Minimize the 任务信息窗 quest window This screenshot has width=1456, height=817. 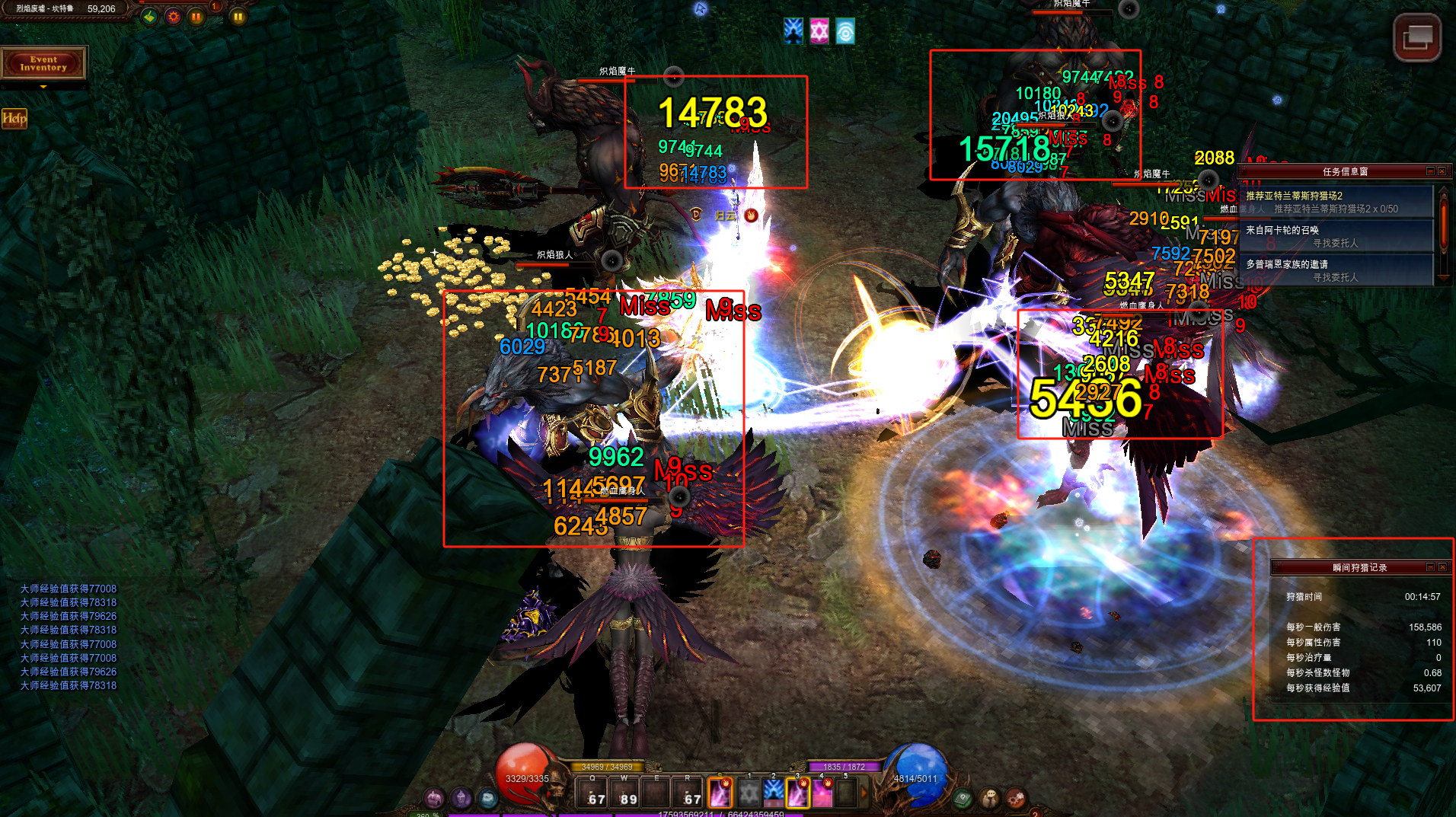(x=1430, y=171)
